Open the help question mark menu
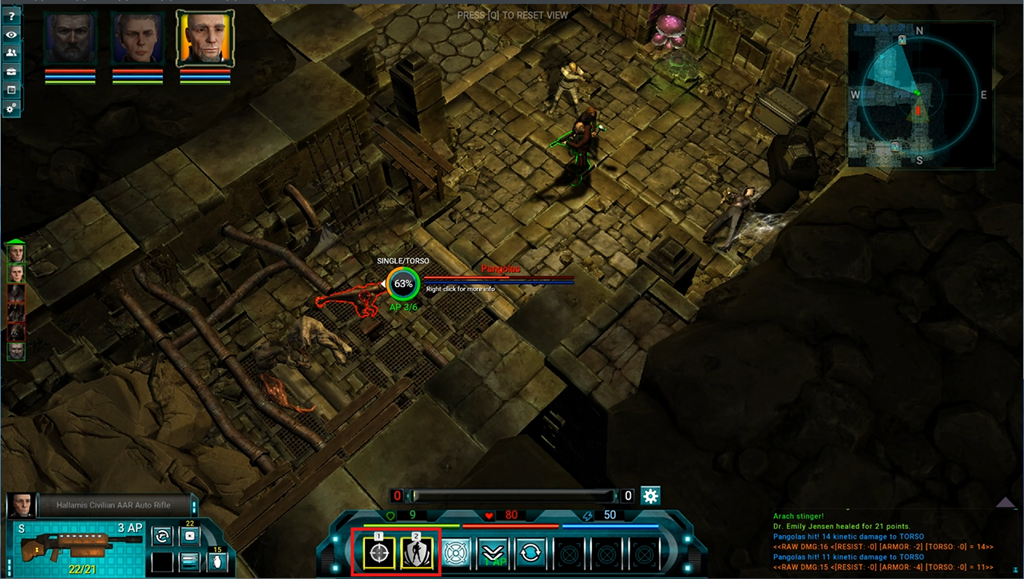The width and height of the screenshot is (1024, 579). [11, 15]
